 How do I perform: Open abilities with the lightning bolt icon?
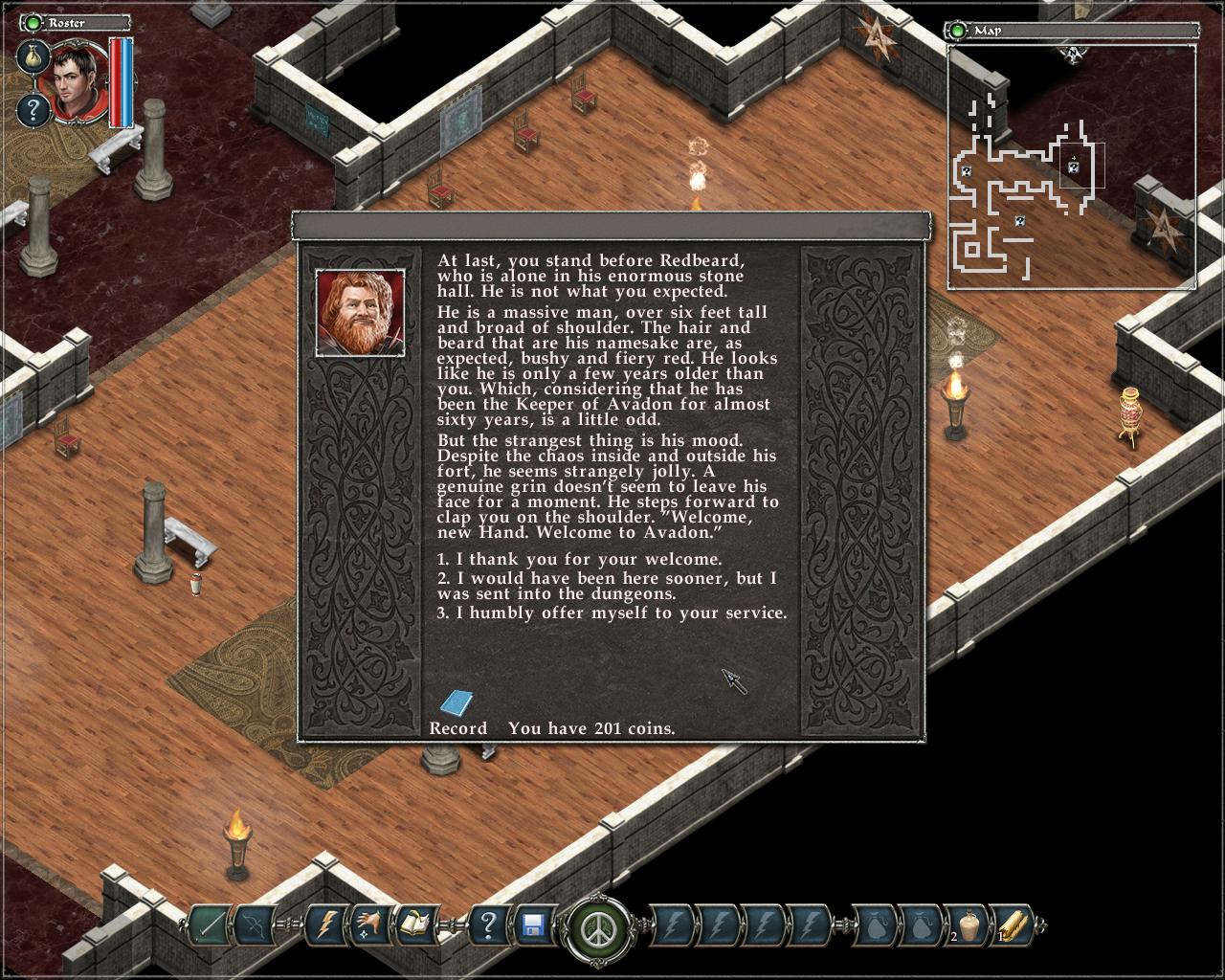click(x=325, y=926)
